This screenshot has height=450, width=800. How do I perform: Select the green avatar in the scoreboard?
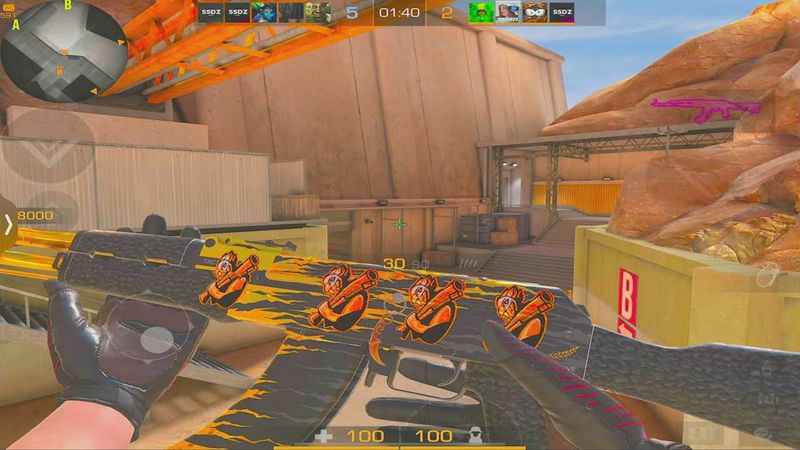(x=482, y=13)
